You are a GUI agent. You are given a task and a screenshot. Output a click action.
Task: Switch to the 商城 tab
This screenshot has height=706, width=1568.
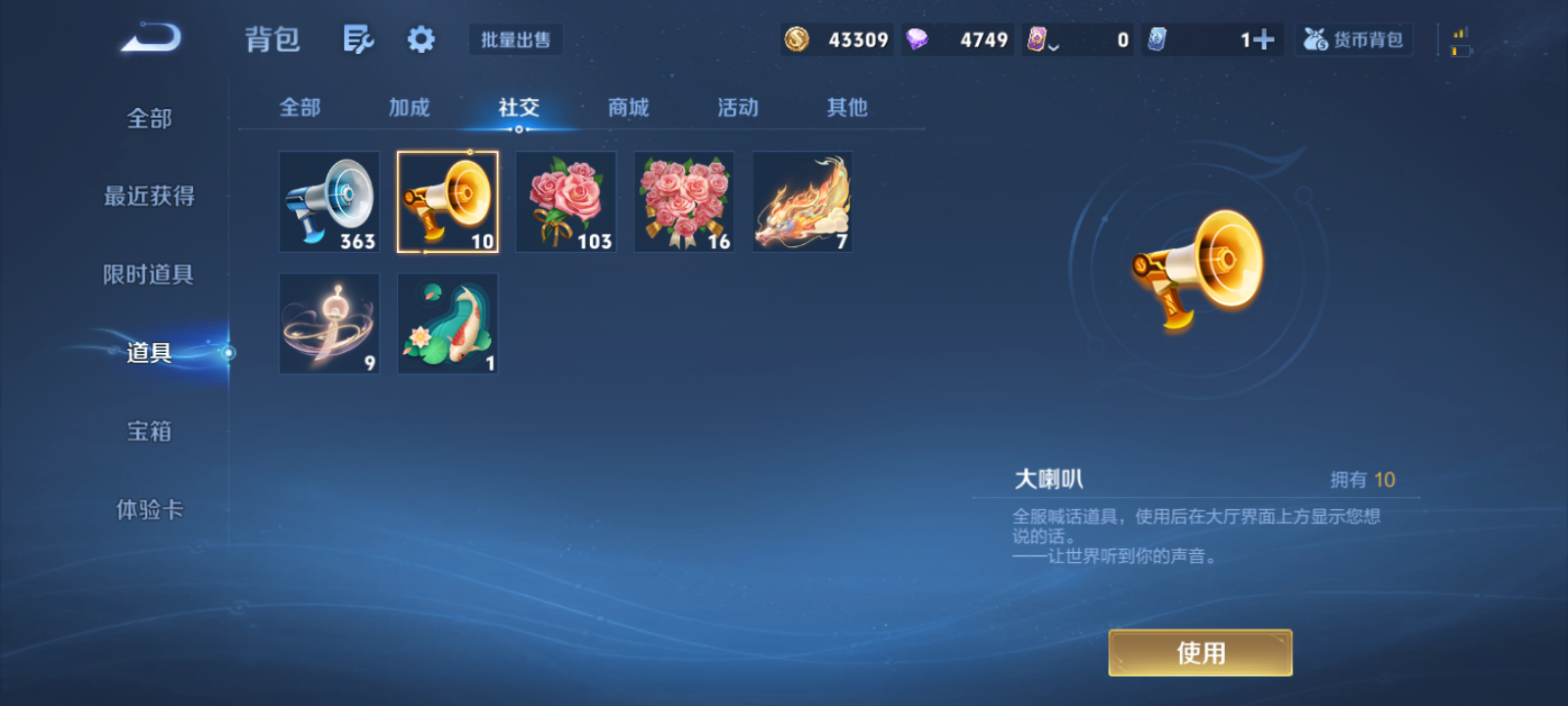pos(628,108)
